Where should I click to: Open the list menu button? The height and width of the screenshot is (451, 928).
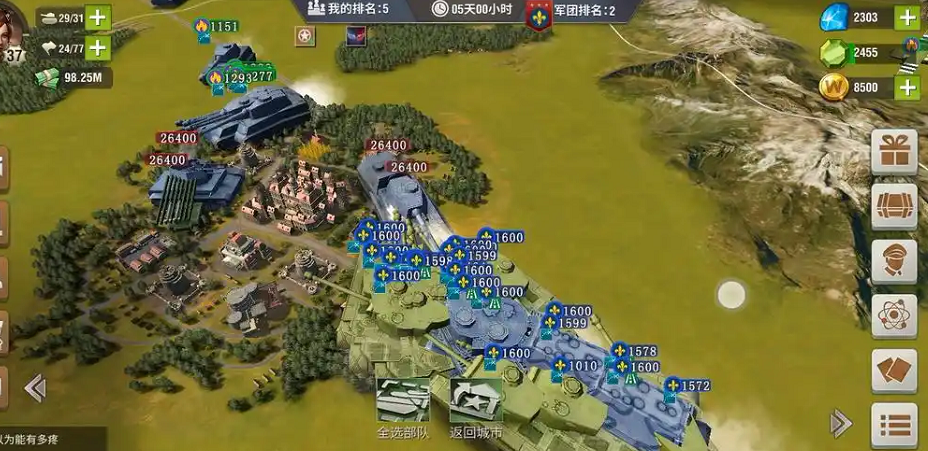tap(894, 425)
